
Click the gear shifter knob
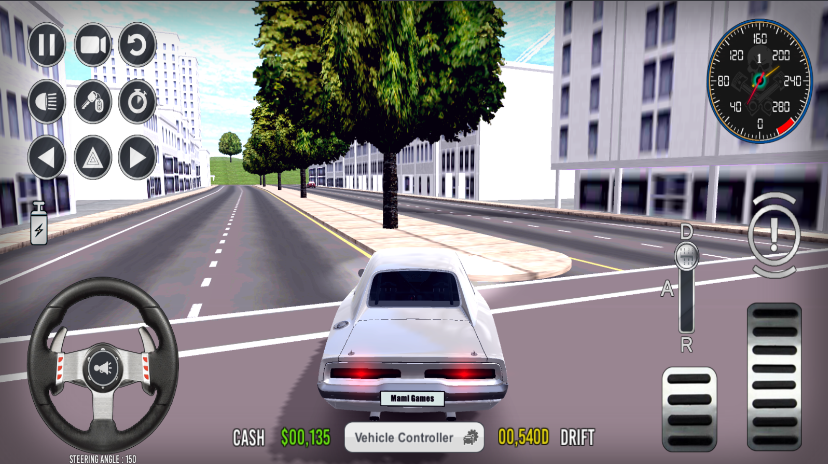click(x=686, y=256)
